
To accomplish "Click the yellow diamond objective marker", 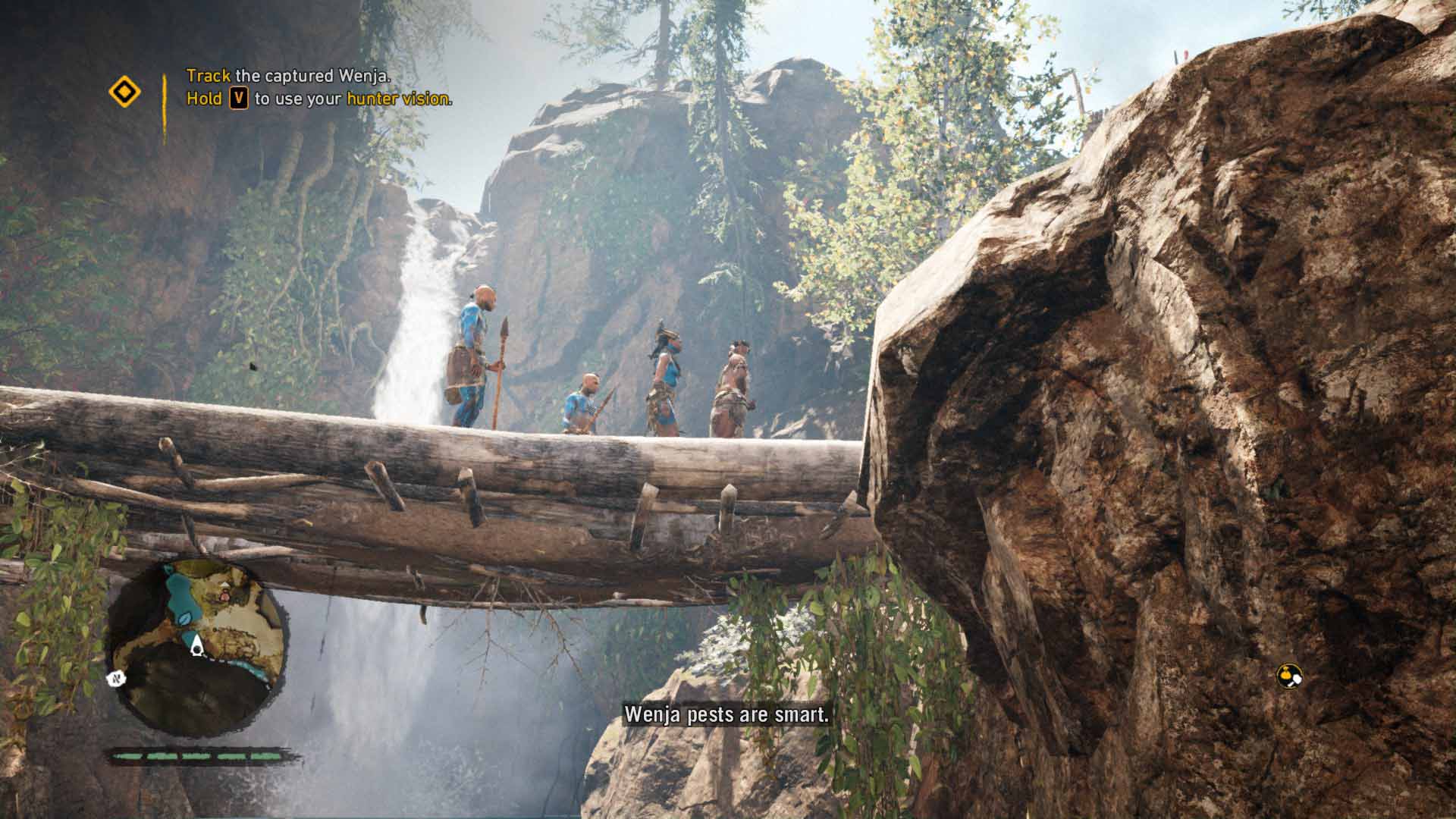I will [124, 93].
